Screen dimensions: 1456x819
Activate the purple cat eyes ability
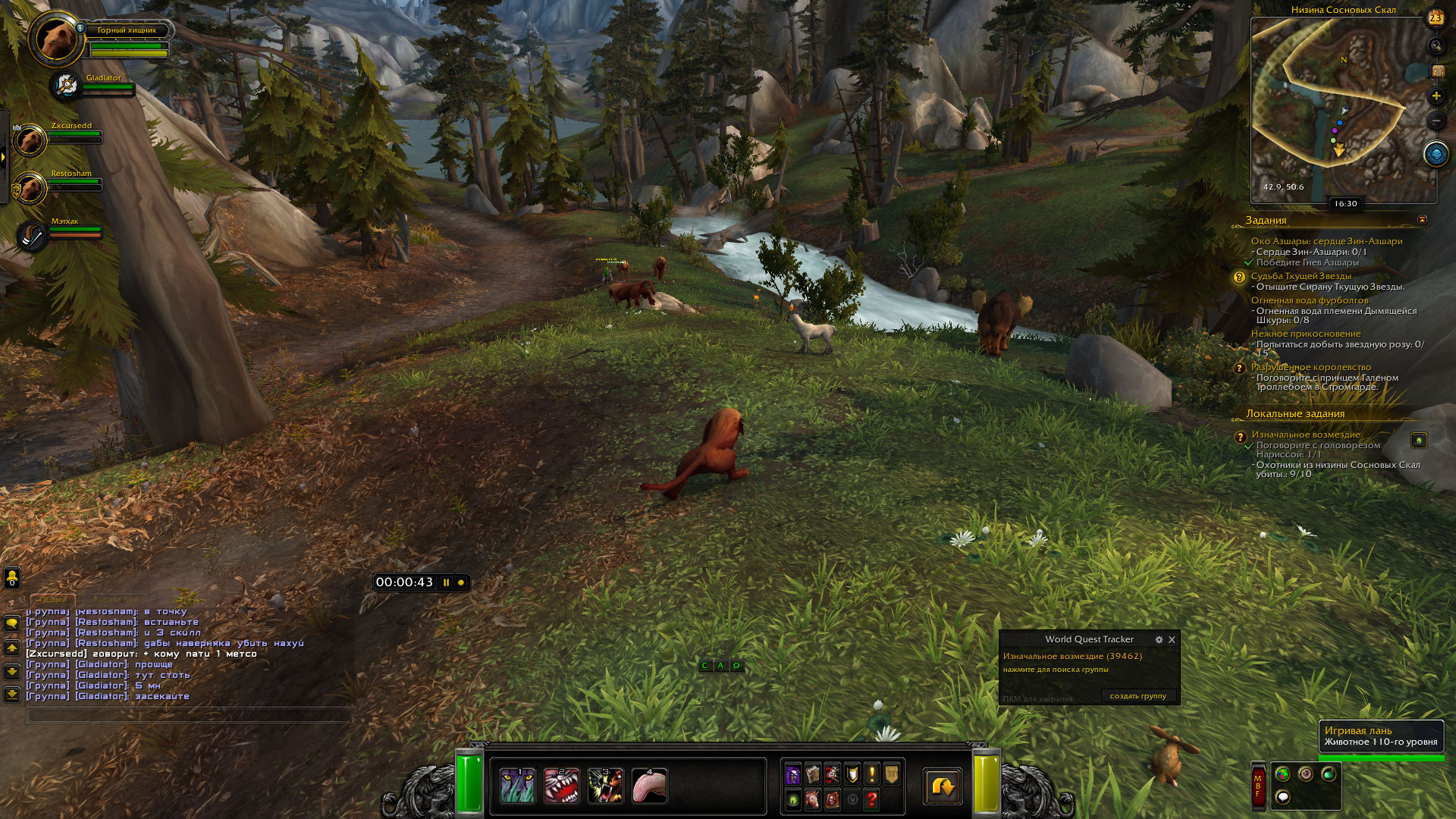[518, 786]
